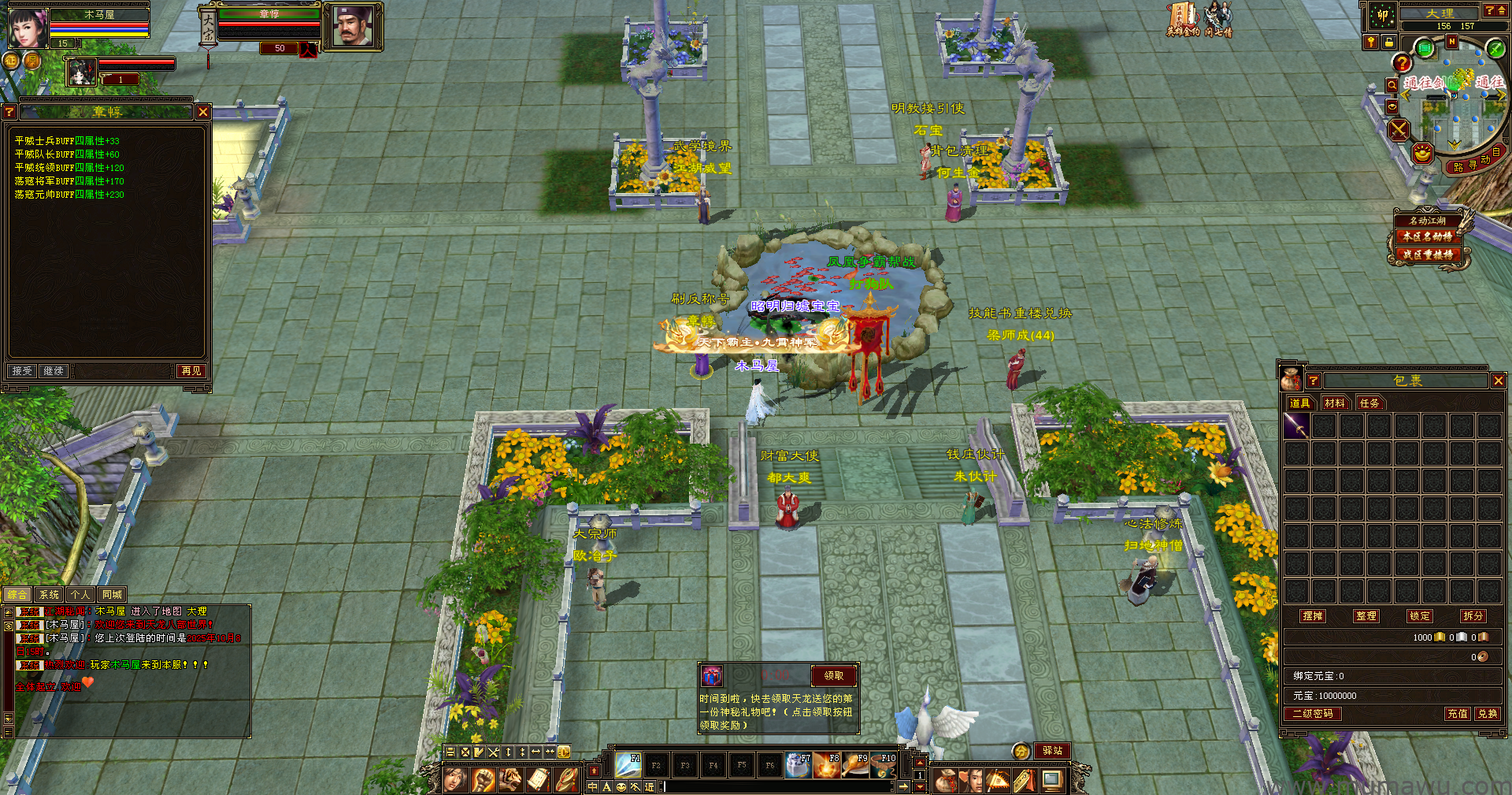
Task: Click 接受 in the NPC dialogue
Action: (x=22, y=371)
